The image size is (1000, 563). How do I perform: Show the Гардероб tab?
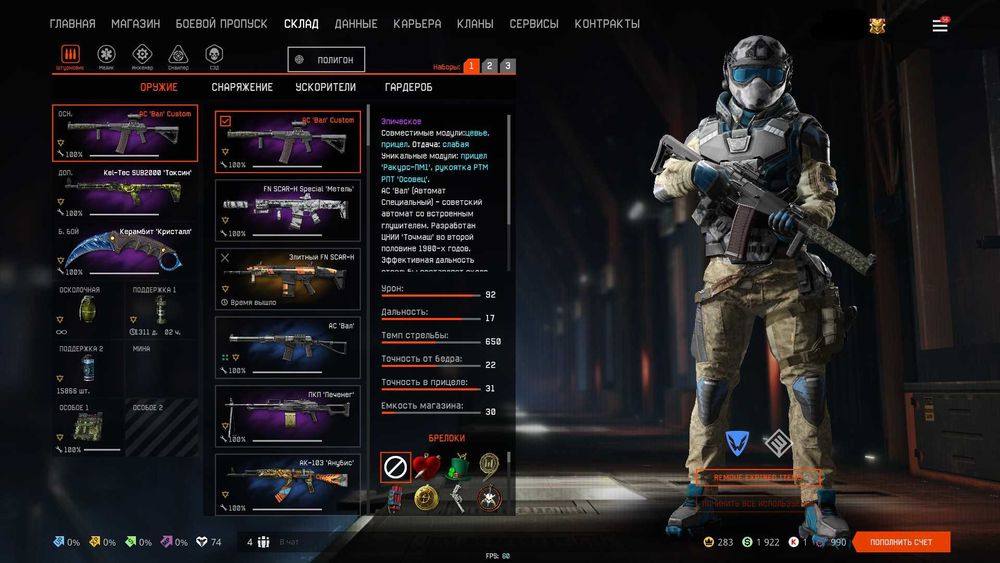[x=408, y=87]
